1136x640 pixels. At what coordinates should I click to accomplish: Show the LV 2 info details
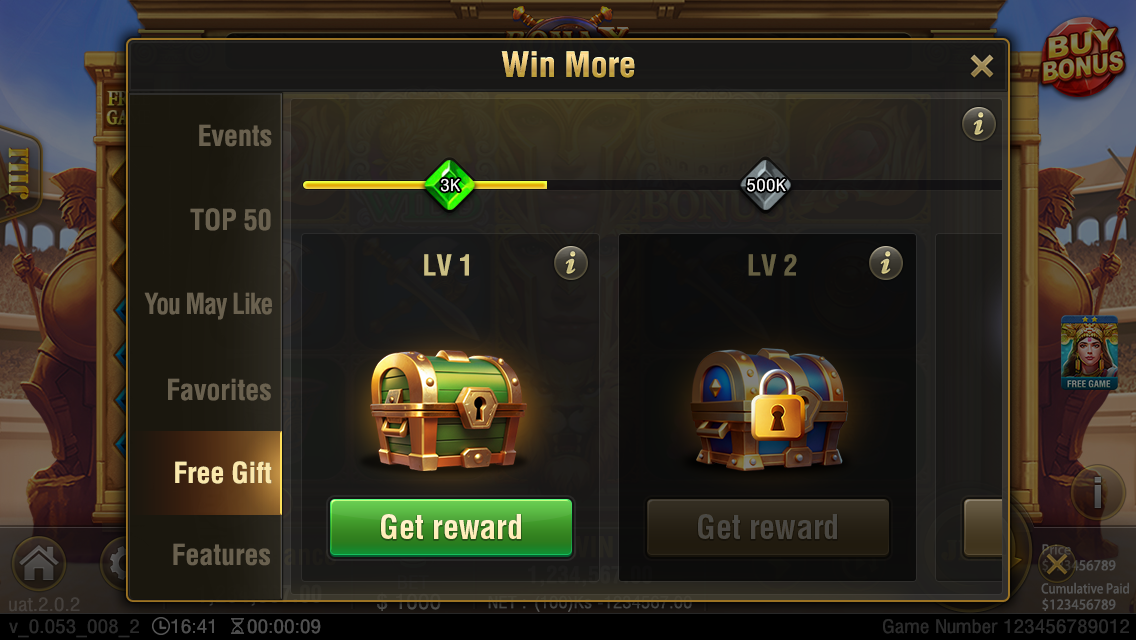tap(885, 264)
